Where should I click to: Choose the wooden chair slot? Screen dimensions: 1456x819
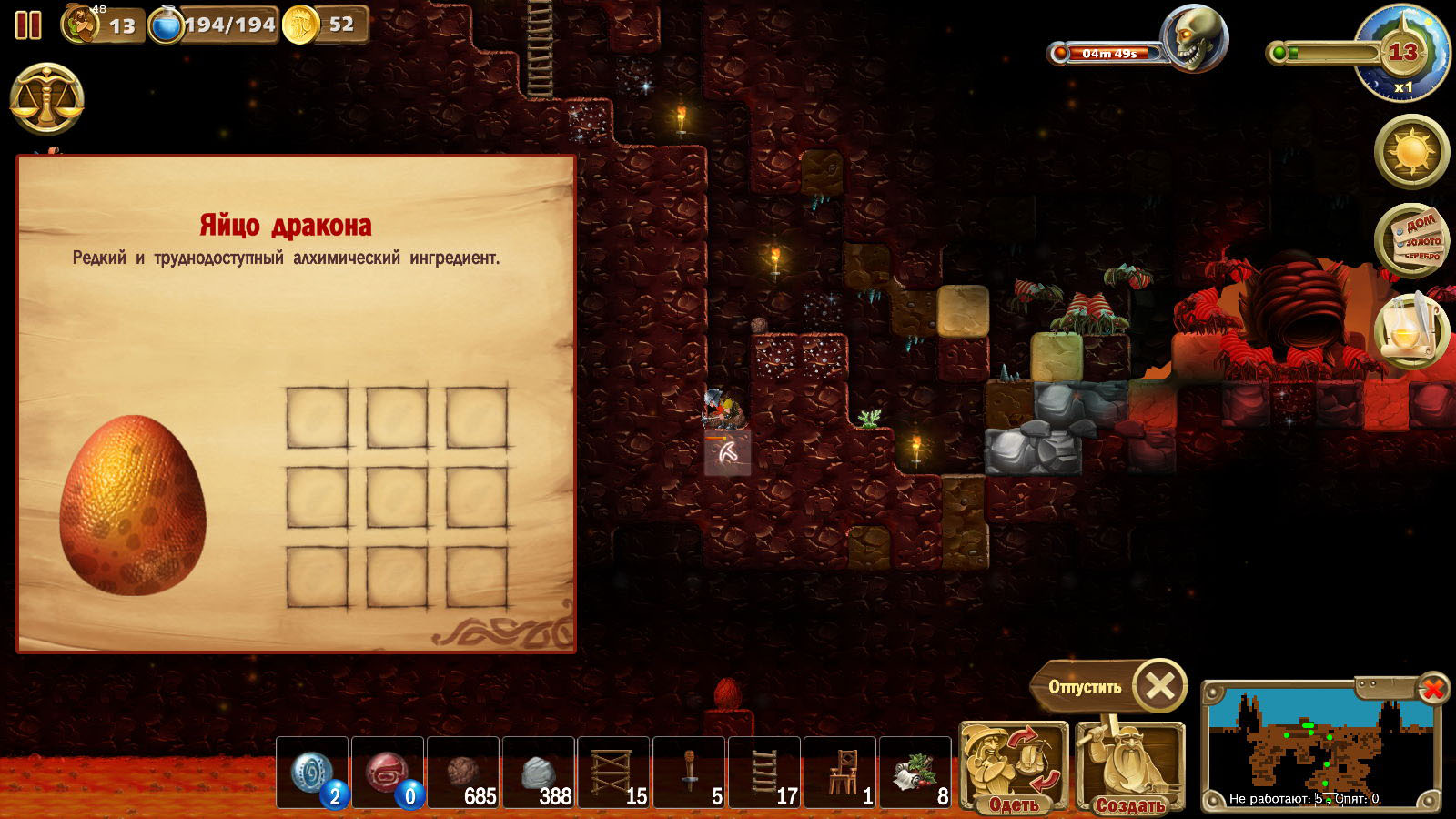[840, 773]
